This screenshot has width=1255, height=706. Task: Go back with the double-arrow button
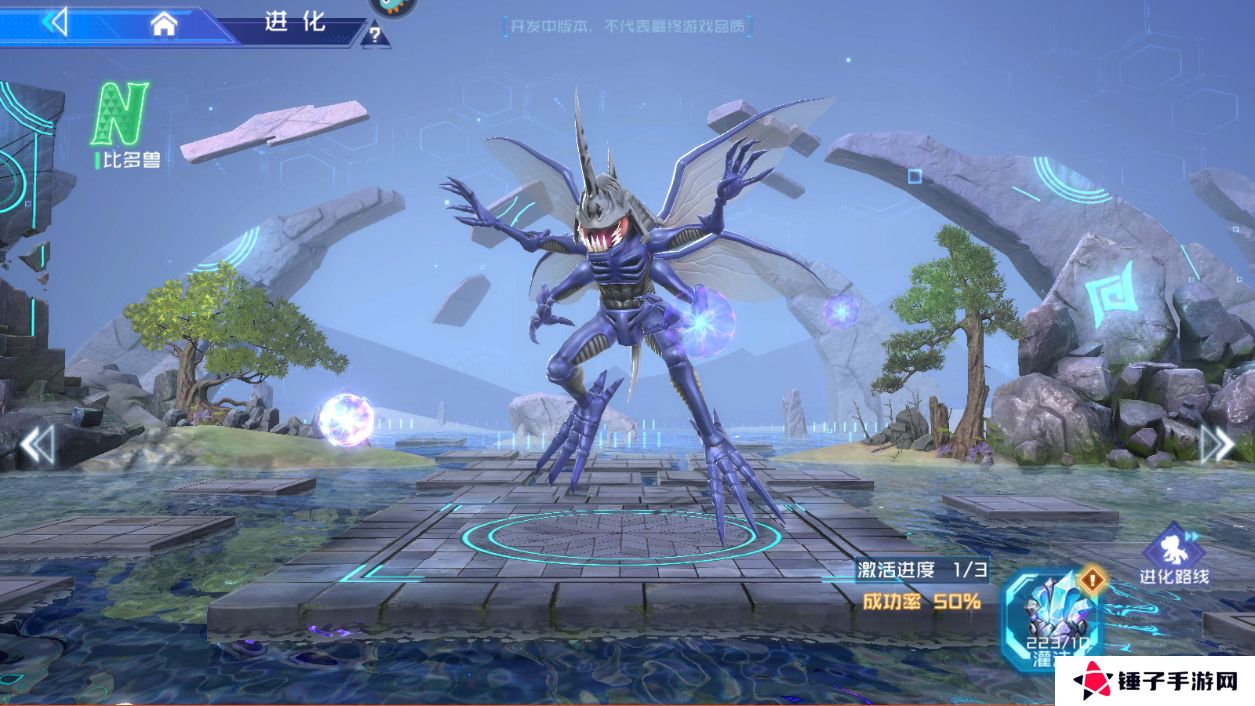point(55,21)
